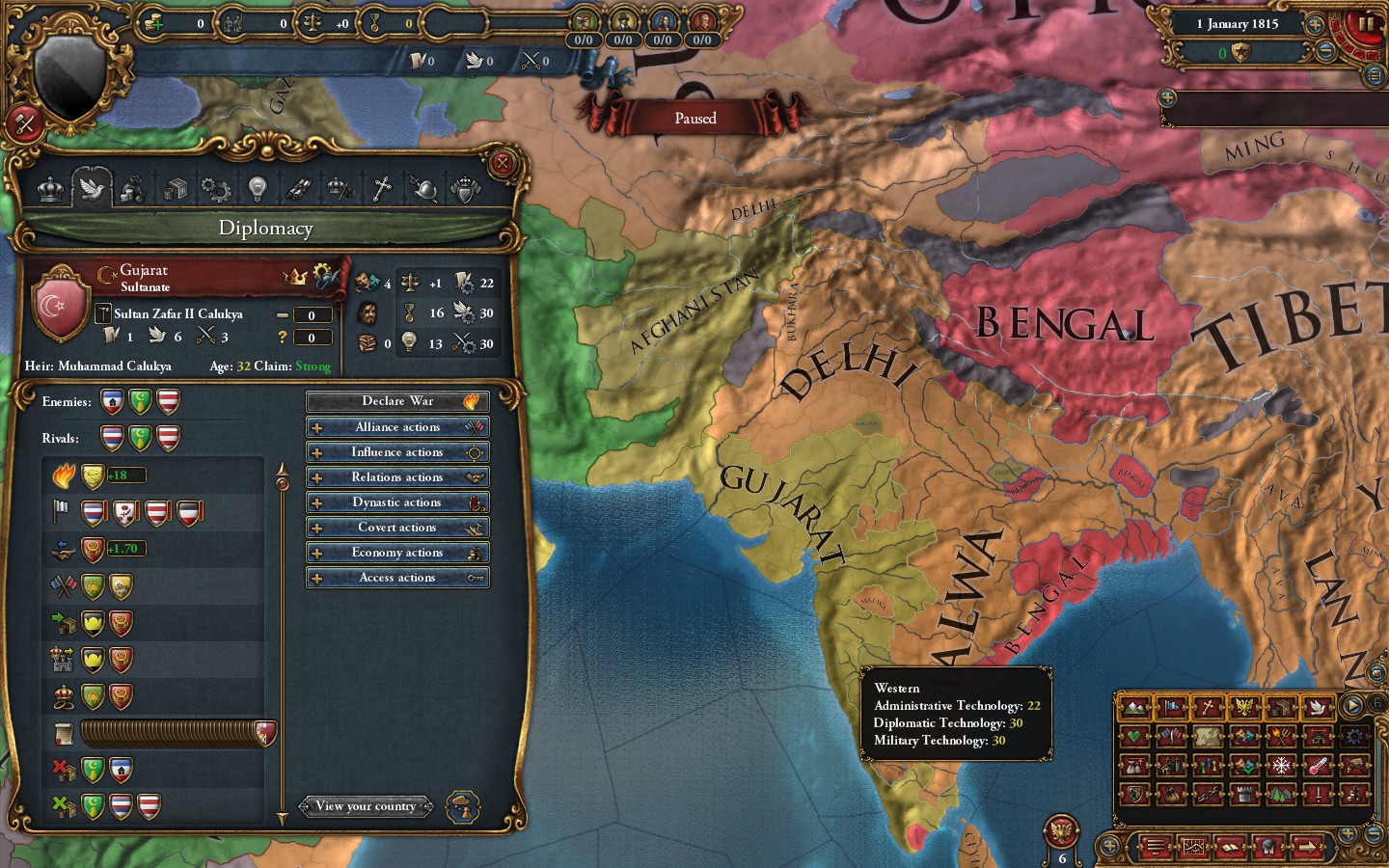
Task: Open the Technology panel via the gears icon
Action: pos(215,189)
